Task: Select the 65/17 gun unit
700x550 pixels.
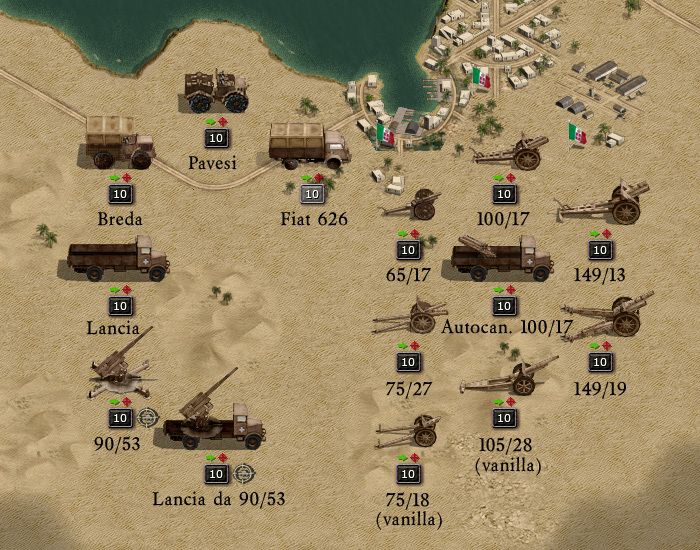Action: [409, 204]
